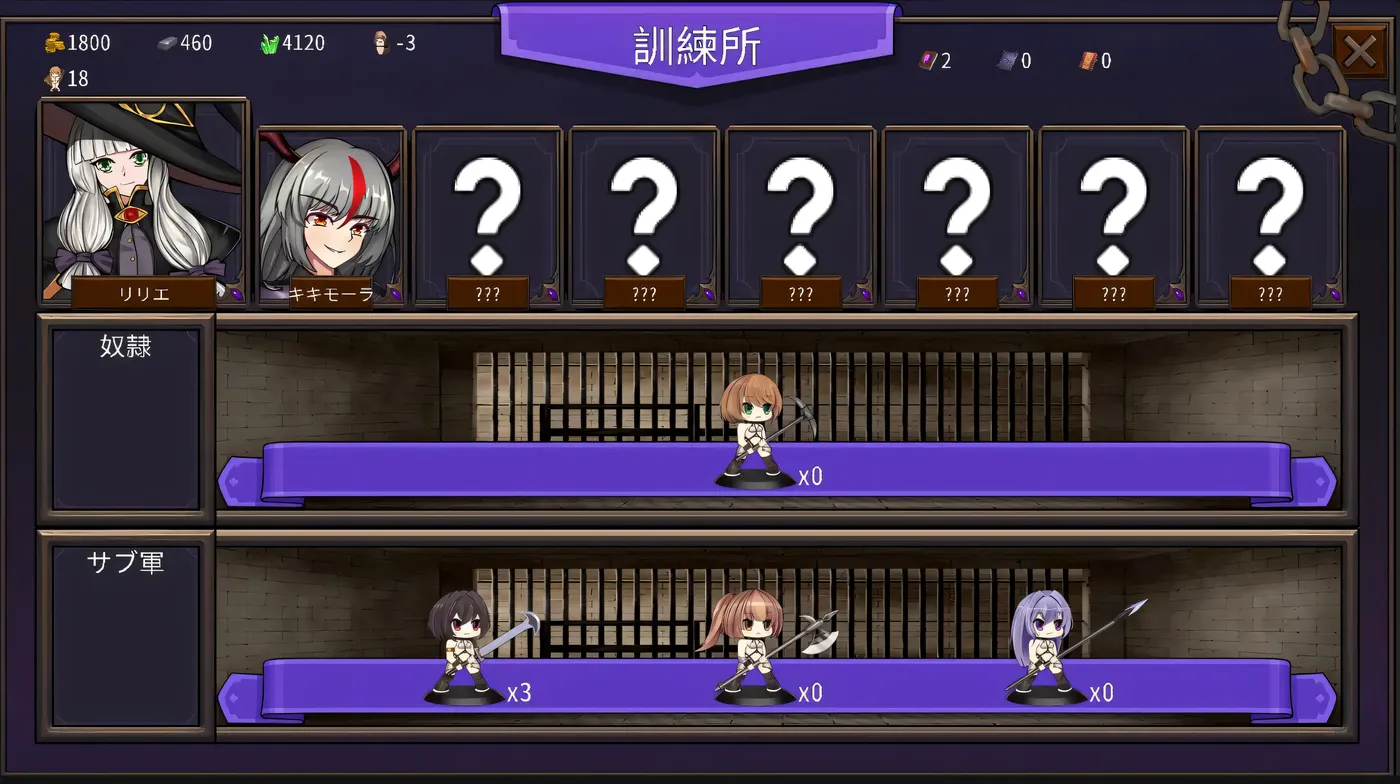Click the green crystal resource icon
Screen dimensions: 1400x784
click(x=267, y=42)
